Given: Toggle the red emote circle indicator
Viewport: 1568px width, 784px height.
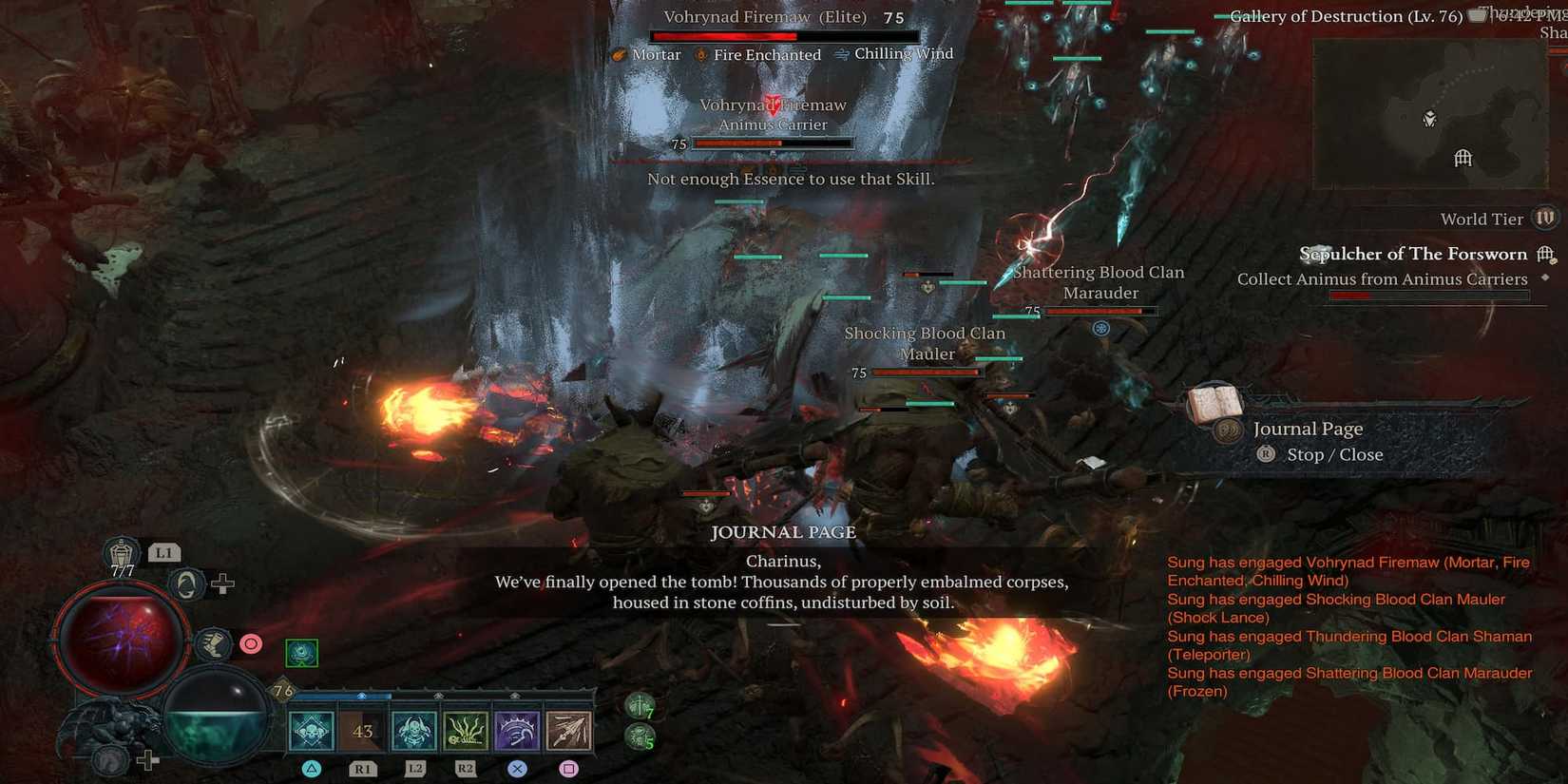Looking at the screenshot, I should [250, 643].
